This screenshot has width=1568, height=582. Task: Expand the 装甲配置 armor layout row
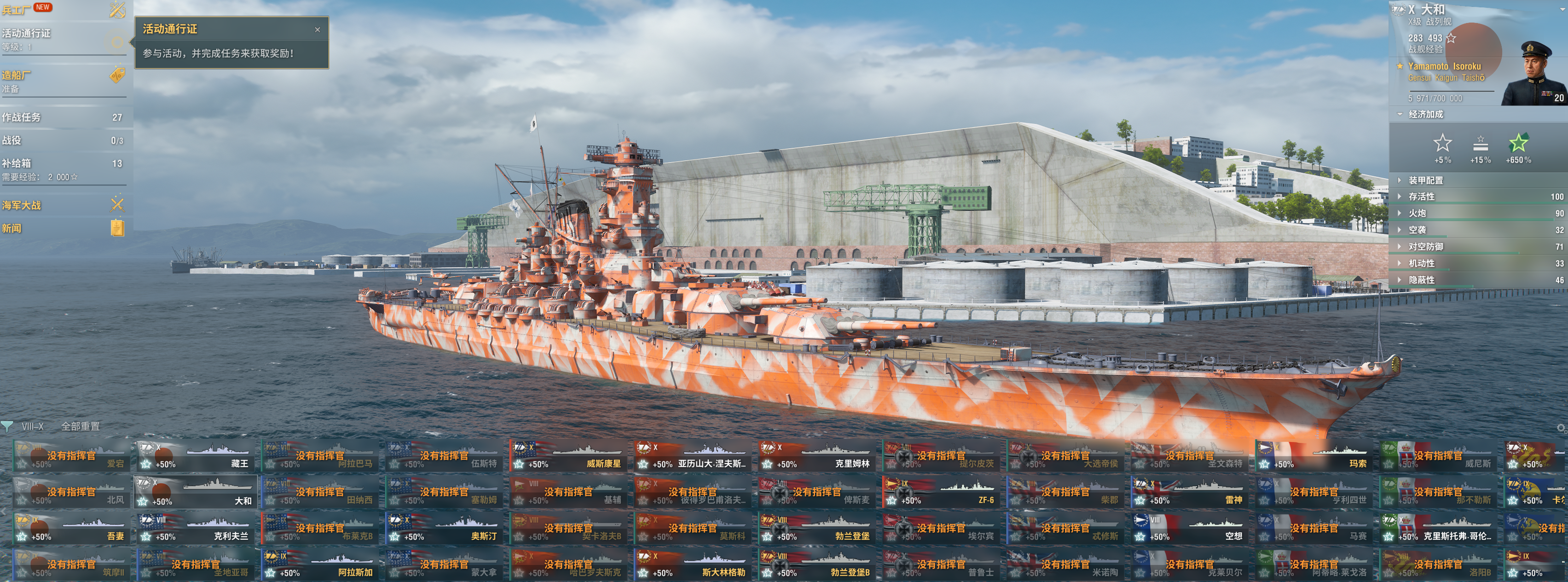coord(1426,180)
